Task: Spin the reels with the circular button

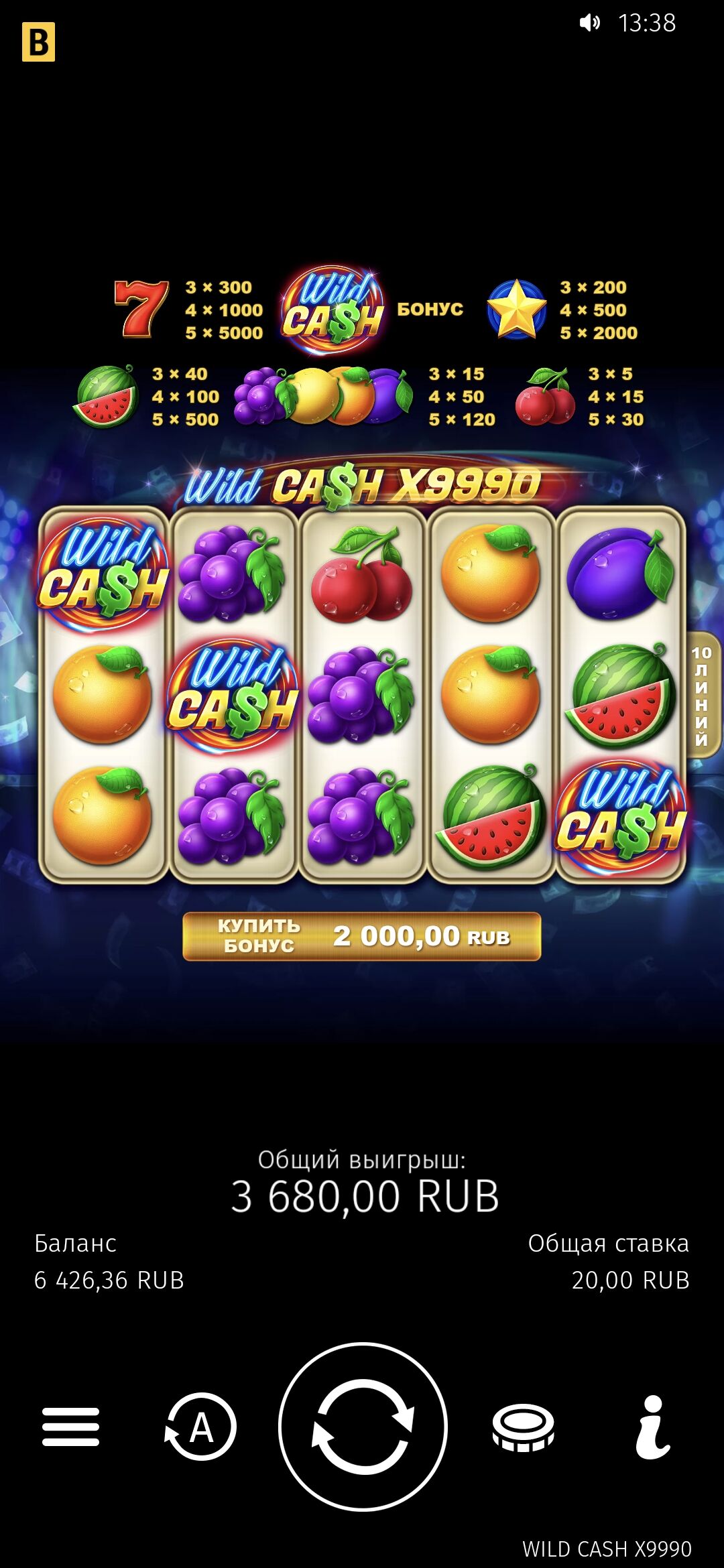Action: click(363, 1427)
